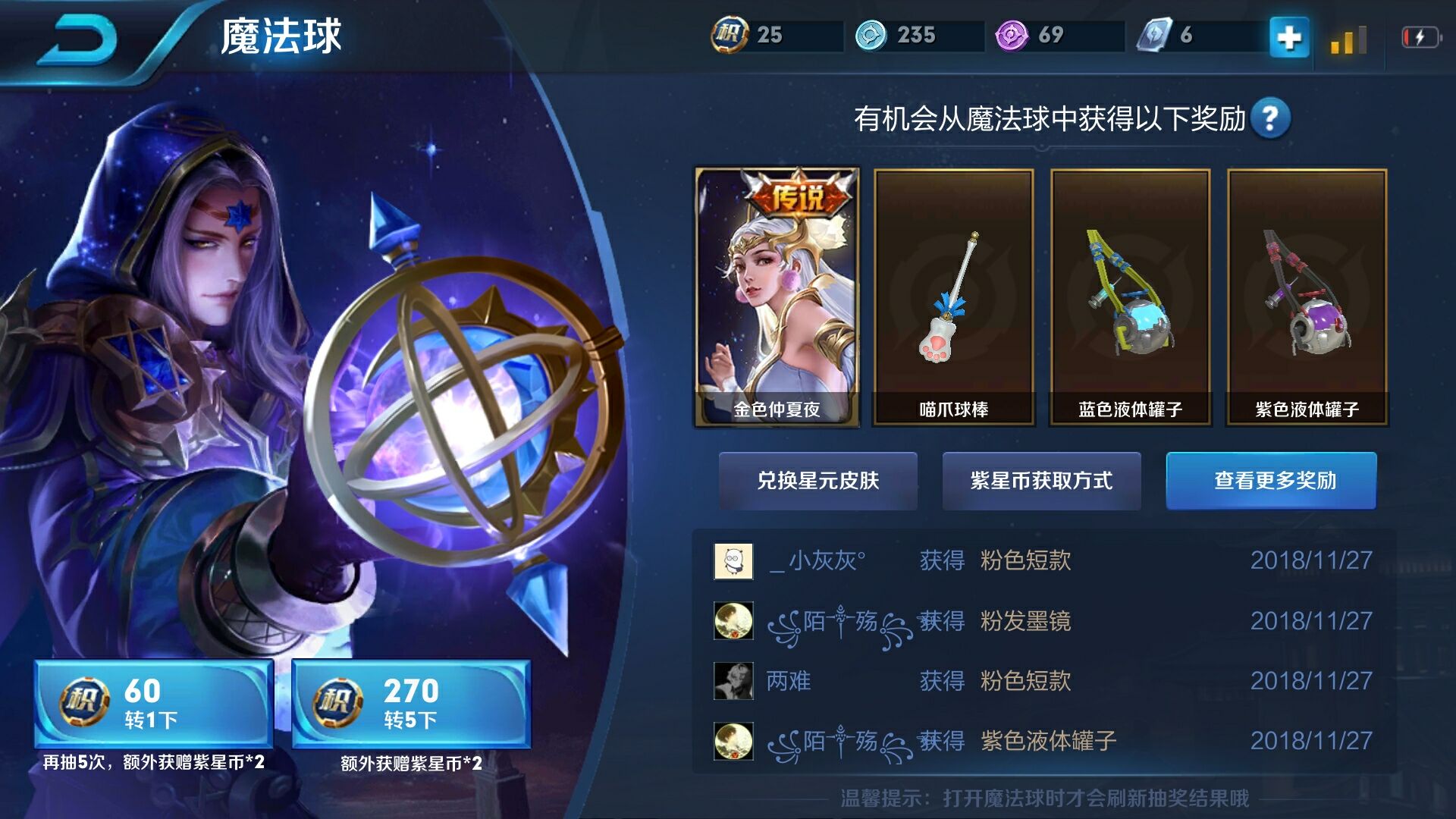Open the help question mark icon
The height and width of the screenshot is (819, 1456).
(1272, 118)
